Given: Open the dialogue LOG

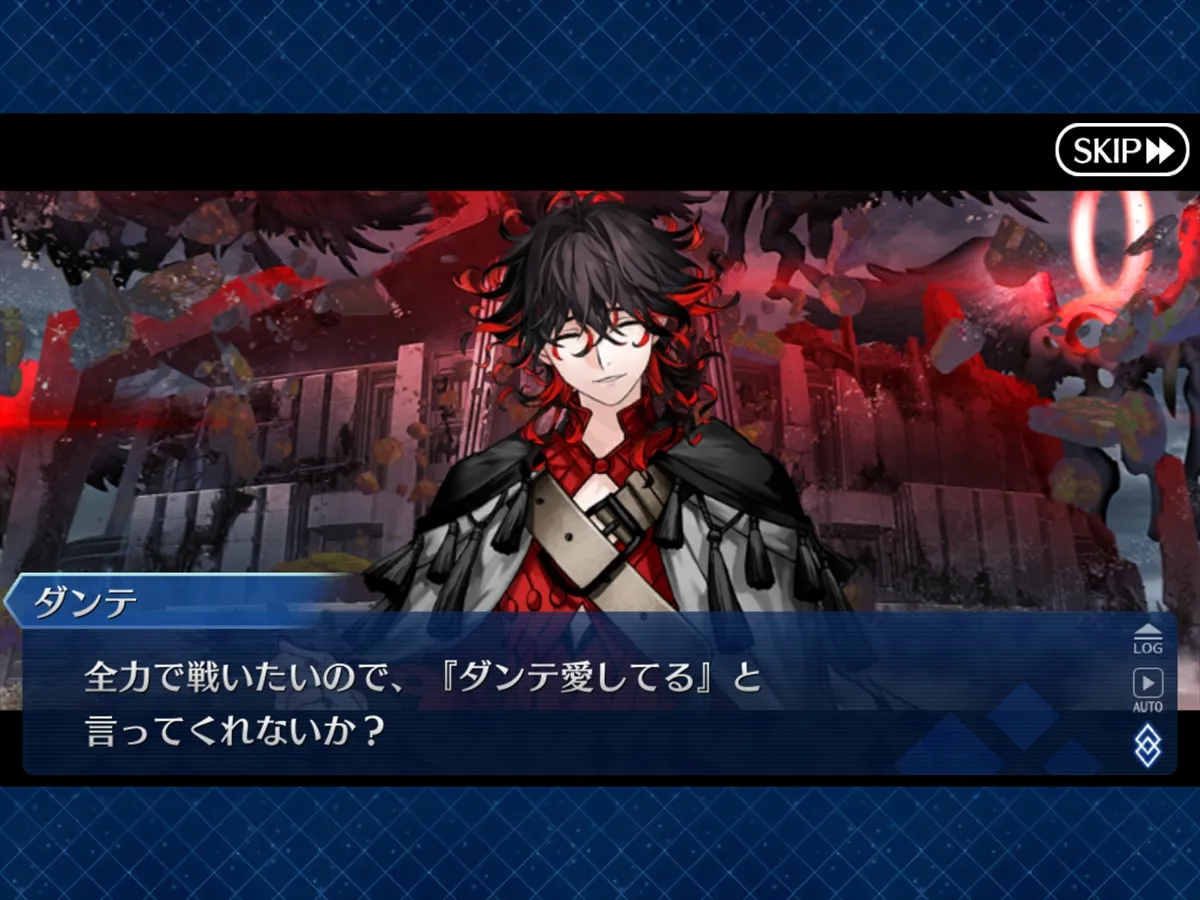Looking at the screenshot, I should [1147, 639].
